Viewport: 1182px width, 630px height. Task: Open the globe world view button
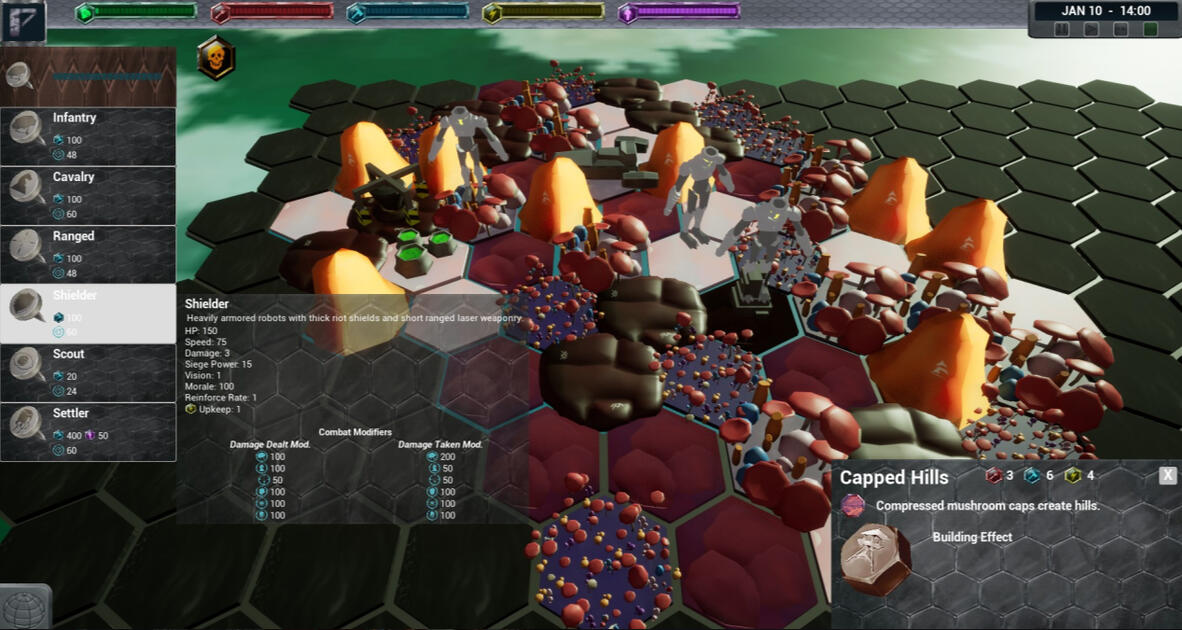[x=25, y=608]
